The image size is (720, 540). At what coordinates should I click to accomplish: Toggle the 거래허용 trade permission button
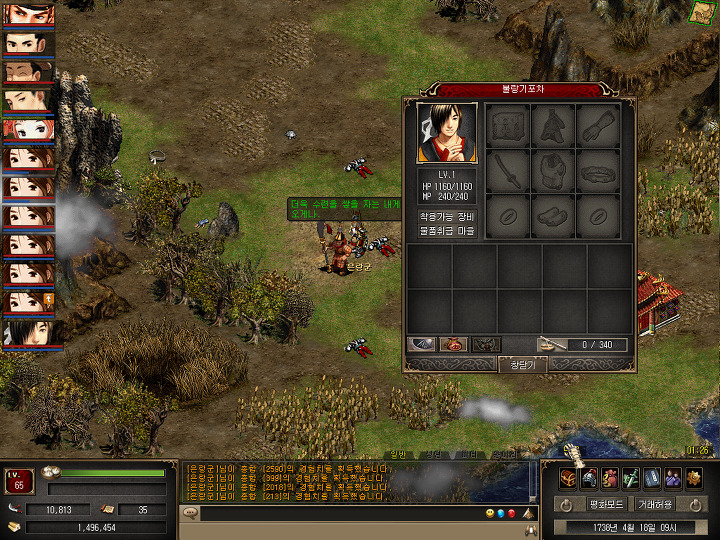pyautogui.click(x=656, y=504)
